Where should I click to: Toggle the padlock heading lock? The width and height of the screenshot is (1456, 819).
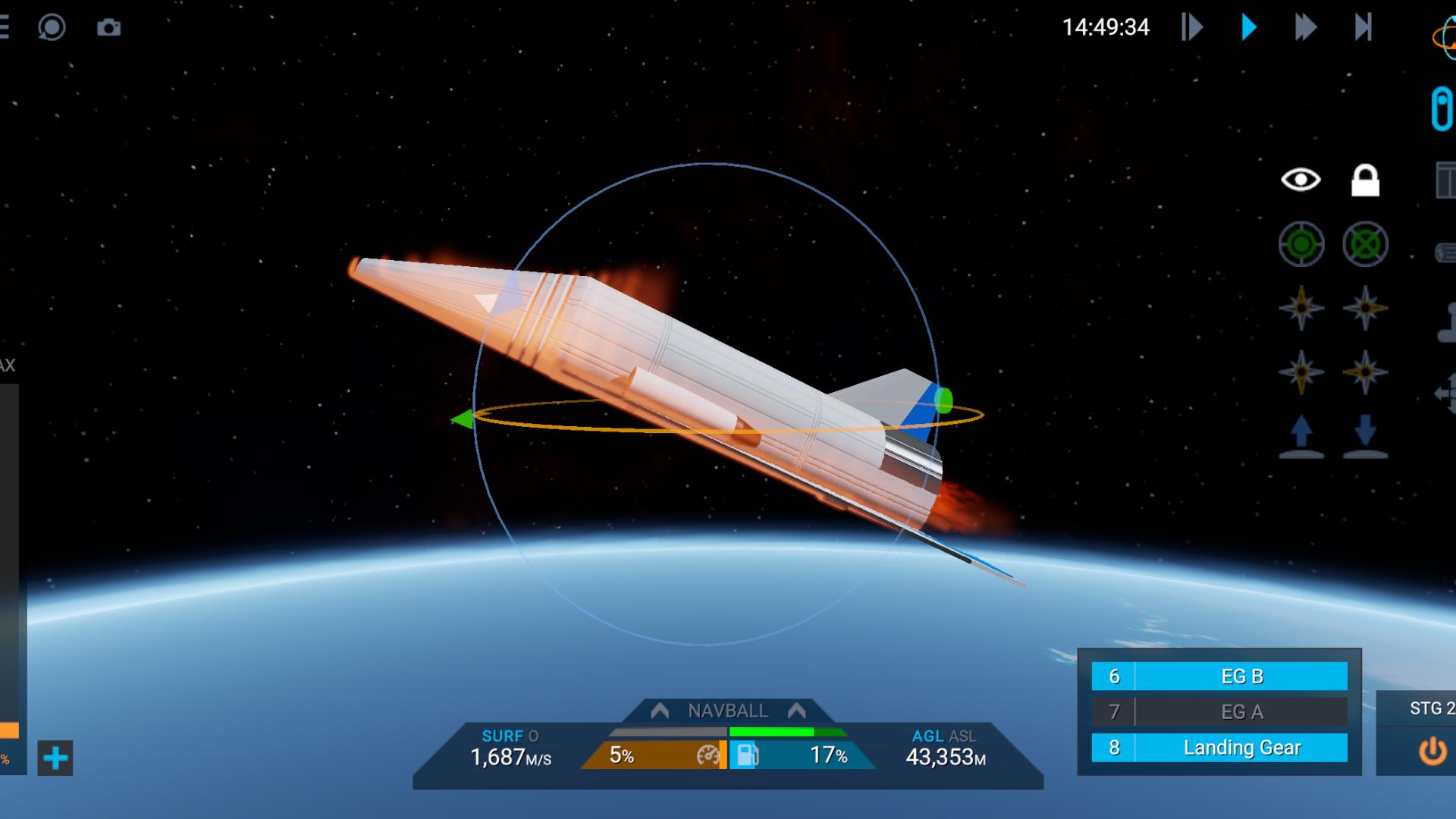pyautogui.click(x=1365, y=180)
